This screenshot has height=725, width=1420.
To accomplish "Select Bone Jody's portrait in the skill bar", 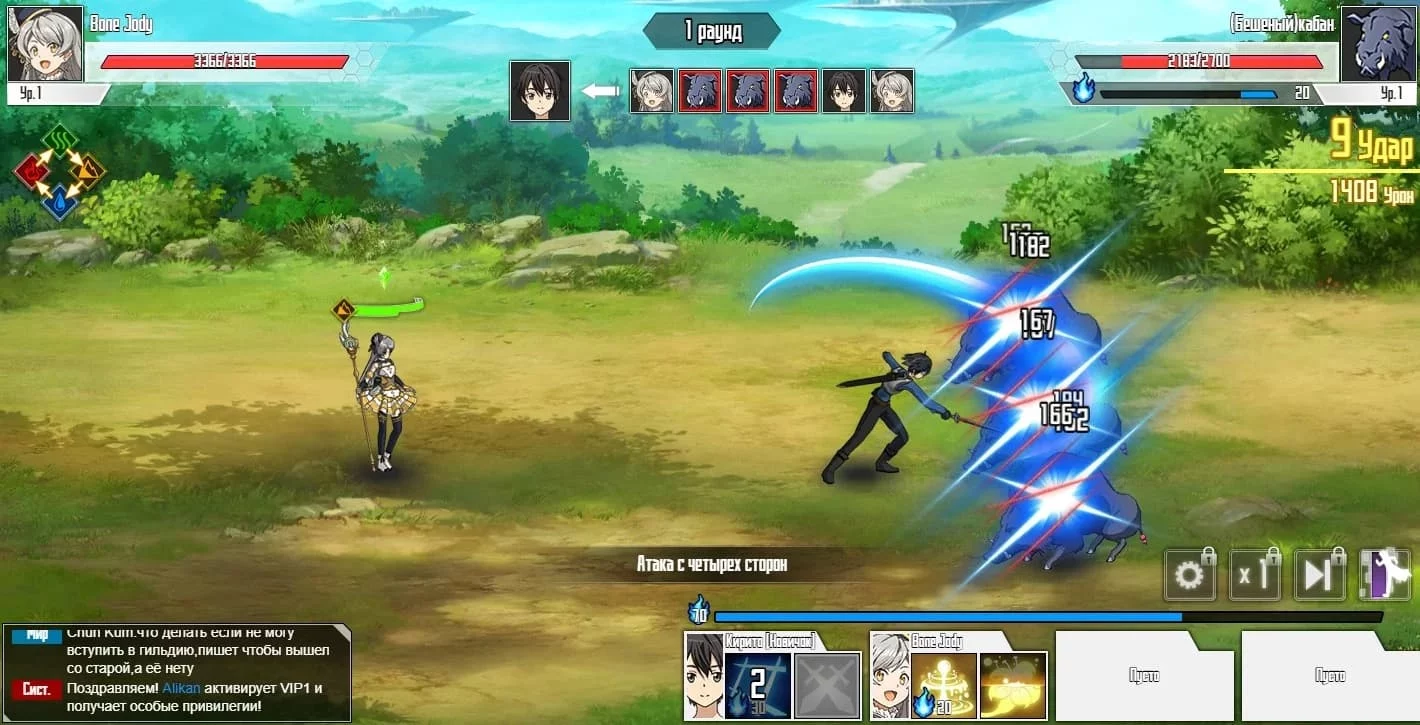I will 890,678.
